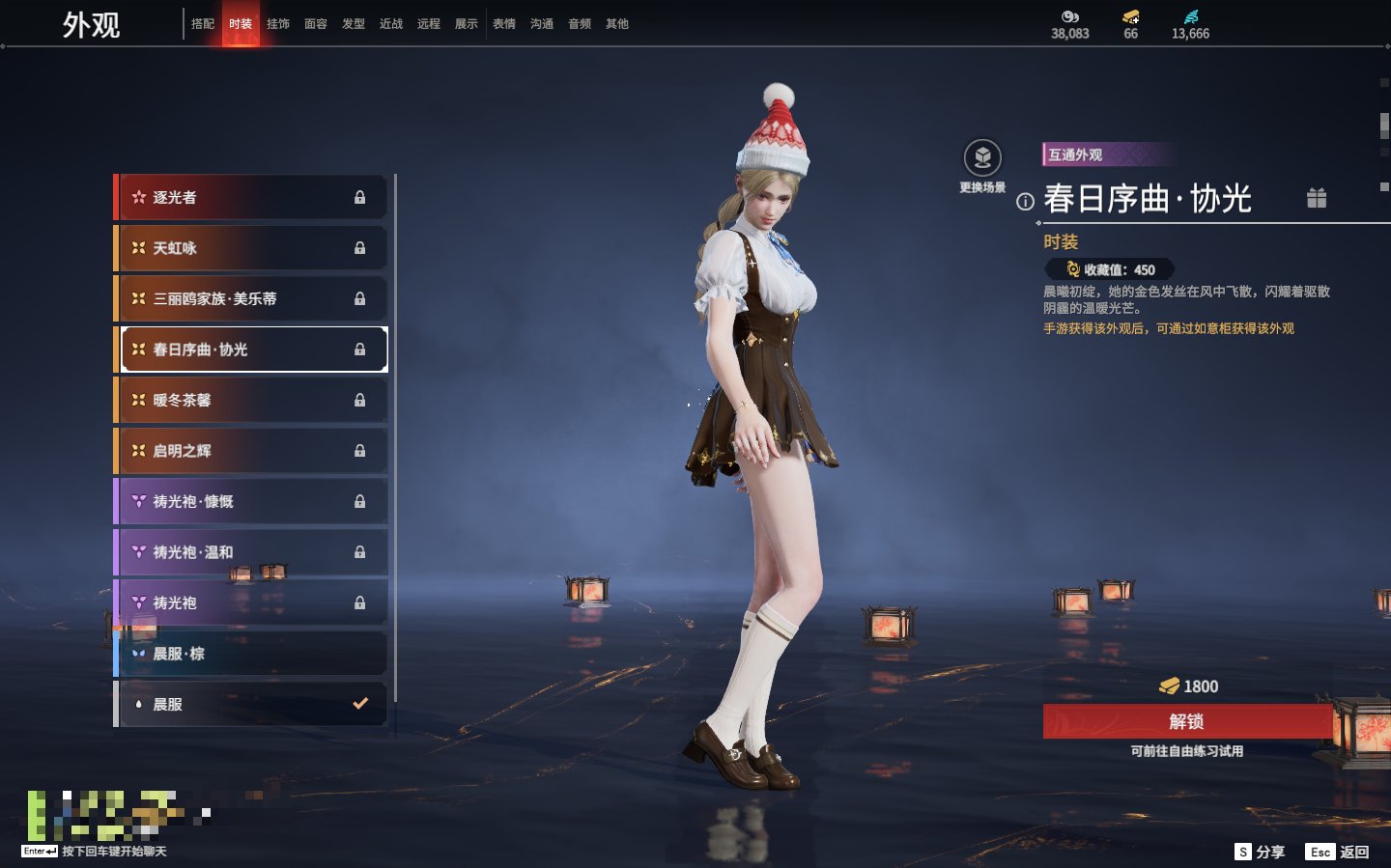Pick the 暖冬茶馨 outfit

point(251,401)
